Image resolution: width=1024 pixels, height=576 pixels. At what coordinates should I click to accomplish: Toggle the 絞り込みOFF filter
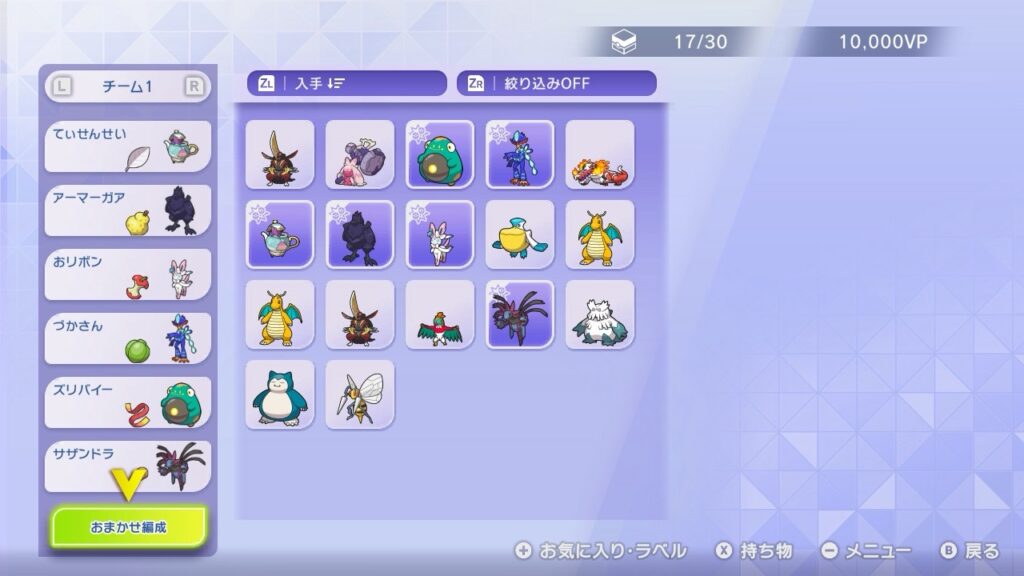556,84
